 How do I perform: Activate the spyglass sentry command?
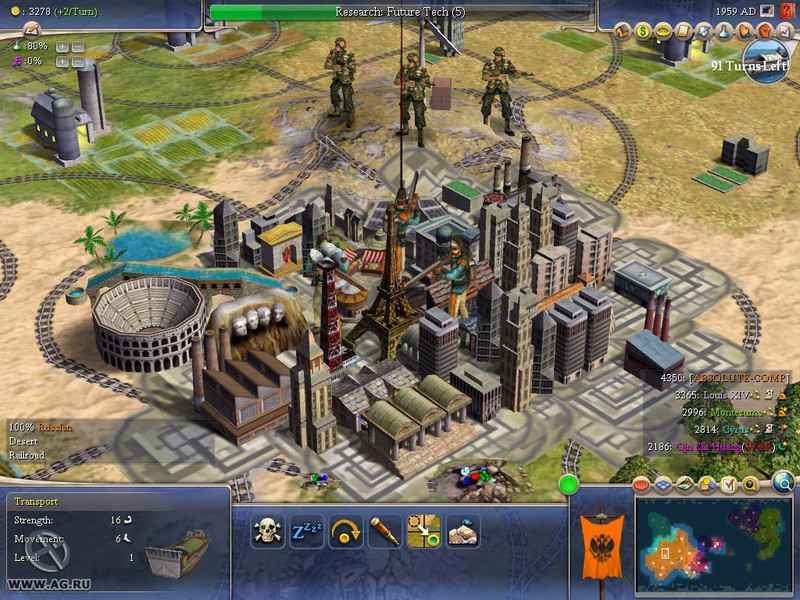tap(383, 531)
